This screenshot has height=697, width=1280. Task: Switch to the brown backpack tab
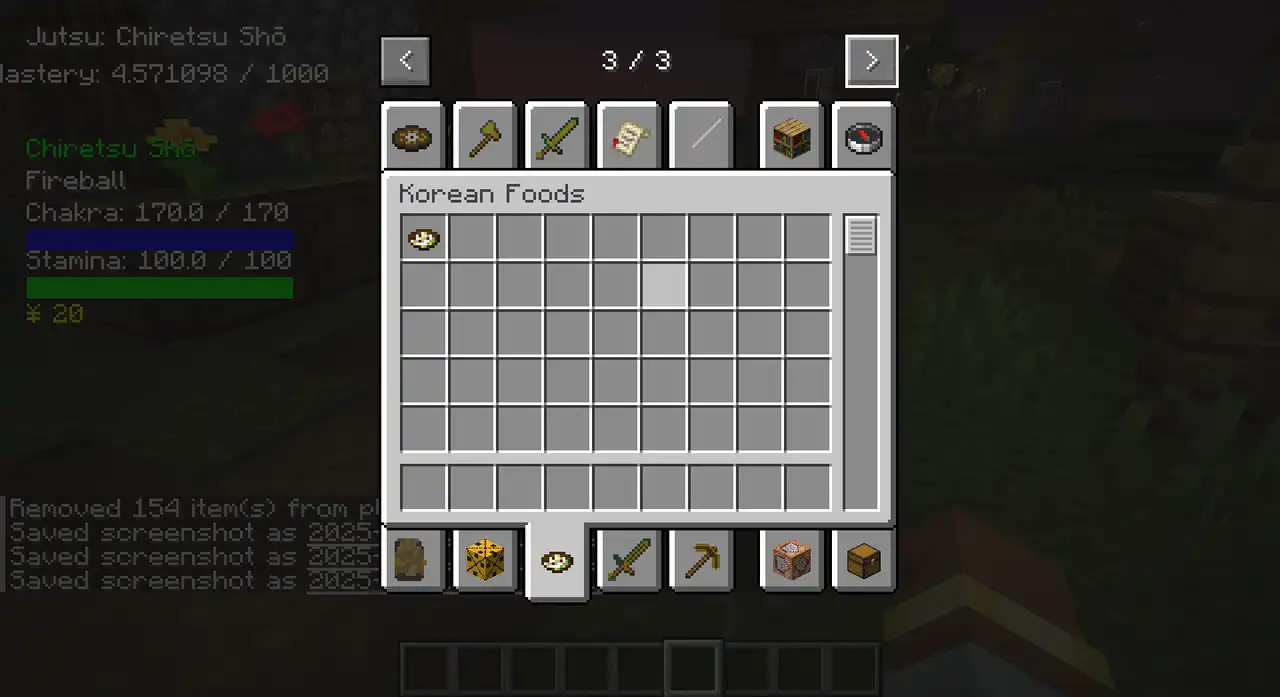point(413,560)
